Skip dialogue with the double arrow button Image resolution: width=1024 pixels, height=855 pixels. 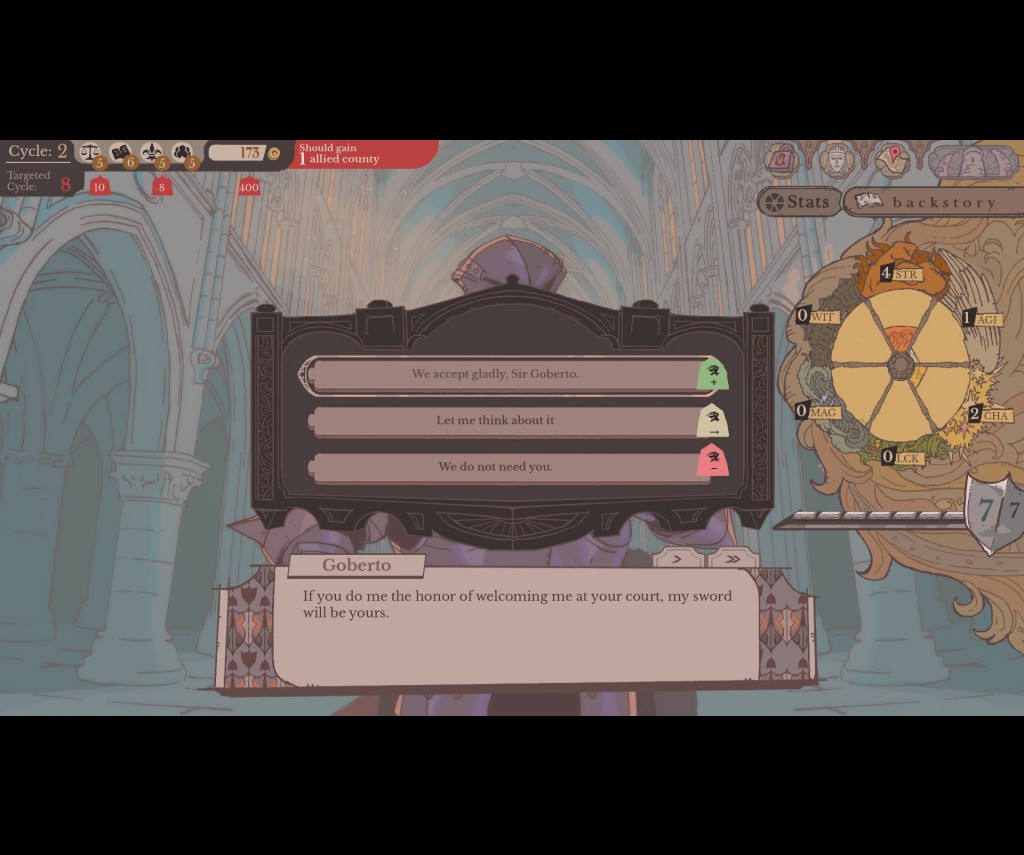point(733,559)
